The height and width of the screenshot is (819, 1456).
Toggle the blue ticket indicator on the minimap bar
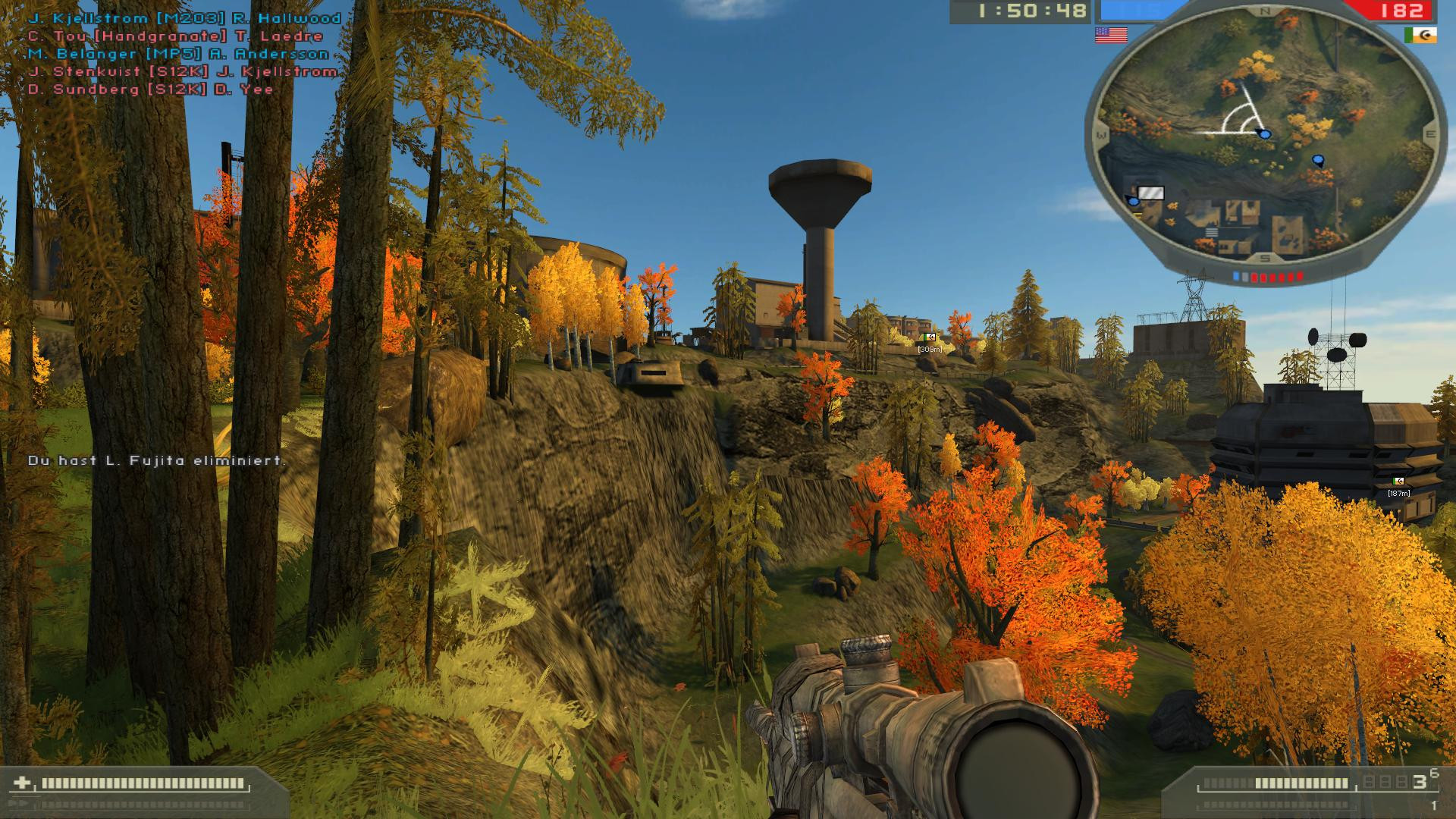1236,275
